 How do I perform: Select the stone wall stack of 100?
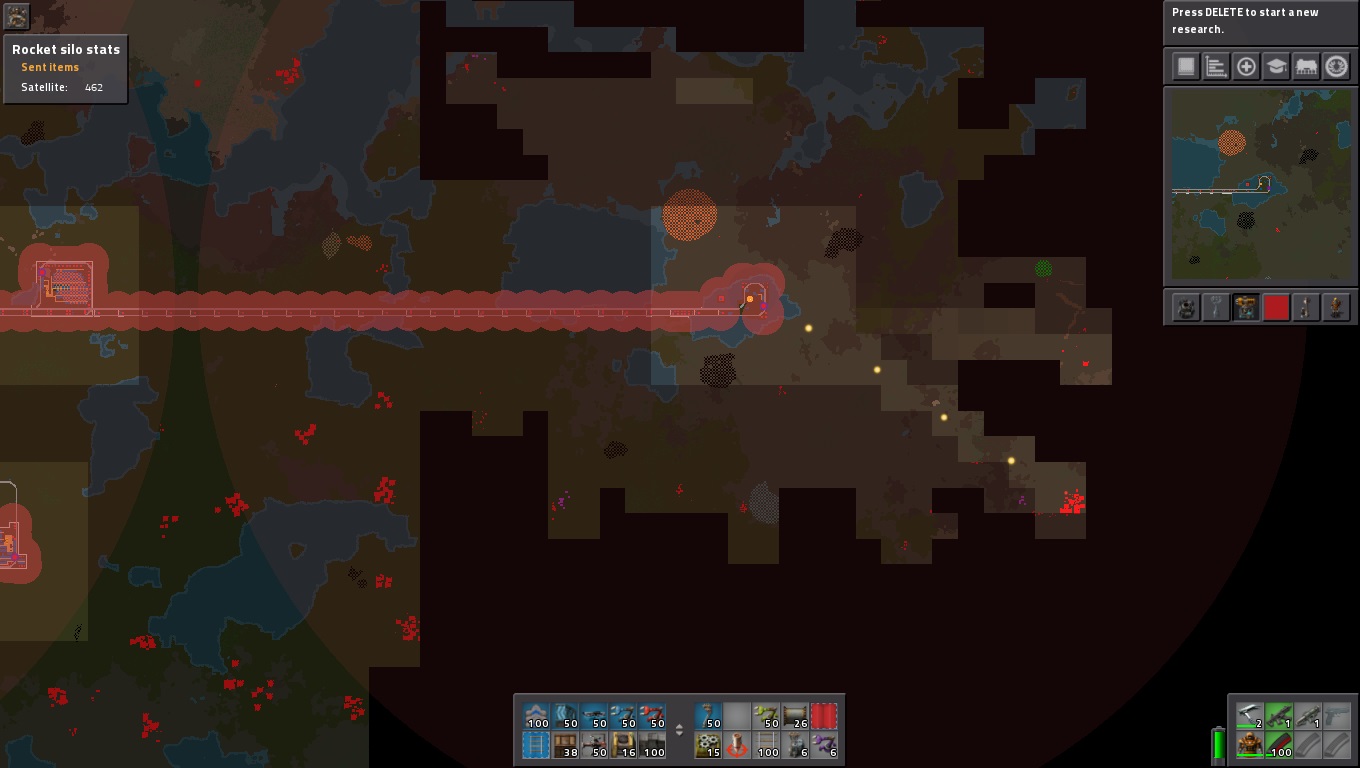click(652, 745)
